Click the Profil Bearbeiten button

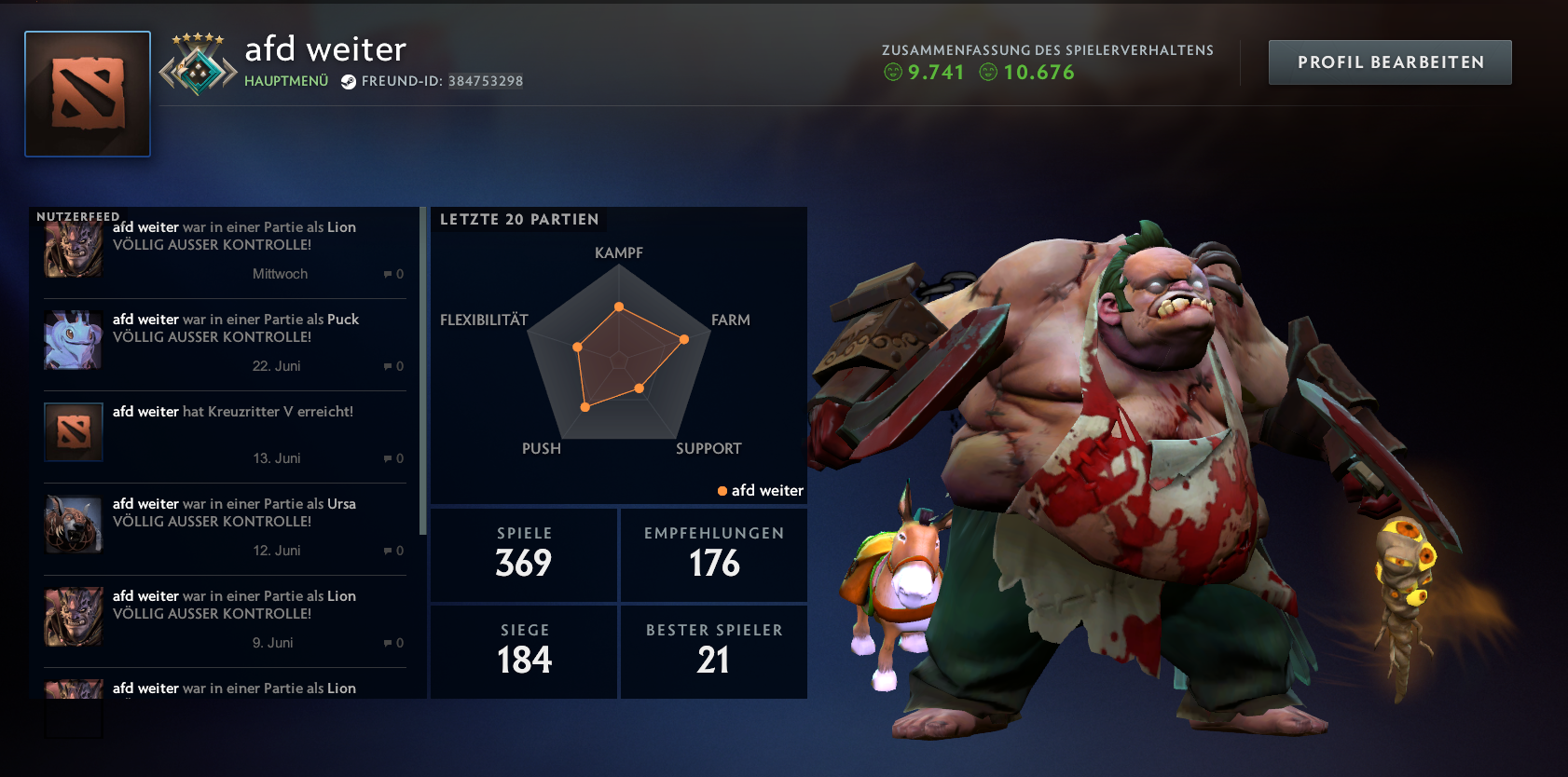coord(1390,62)
